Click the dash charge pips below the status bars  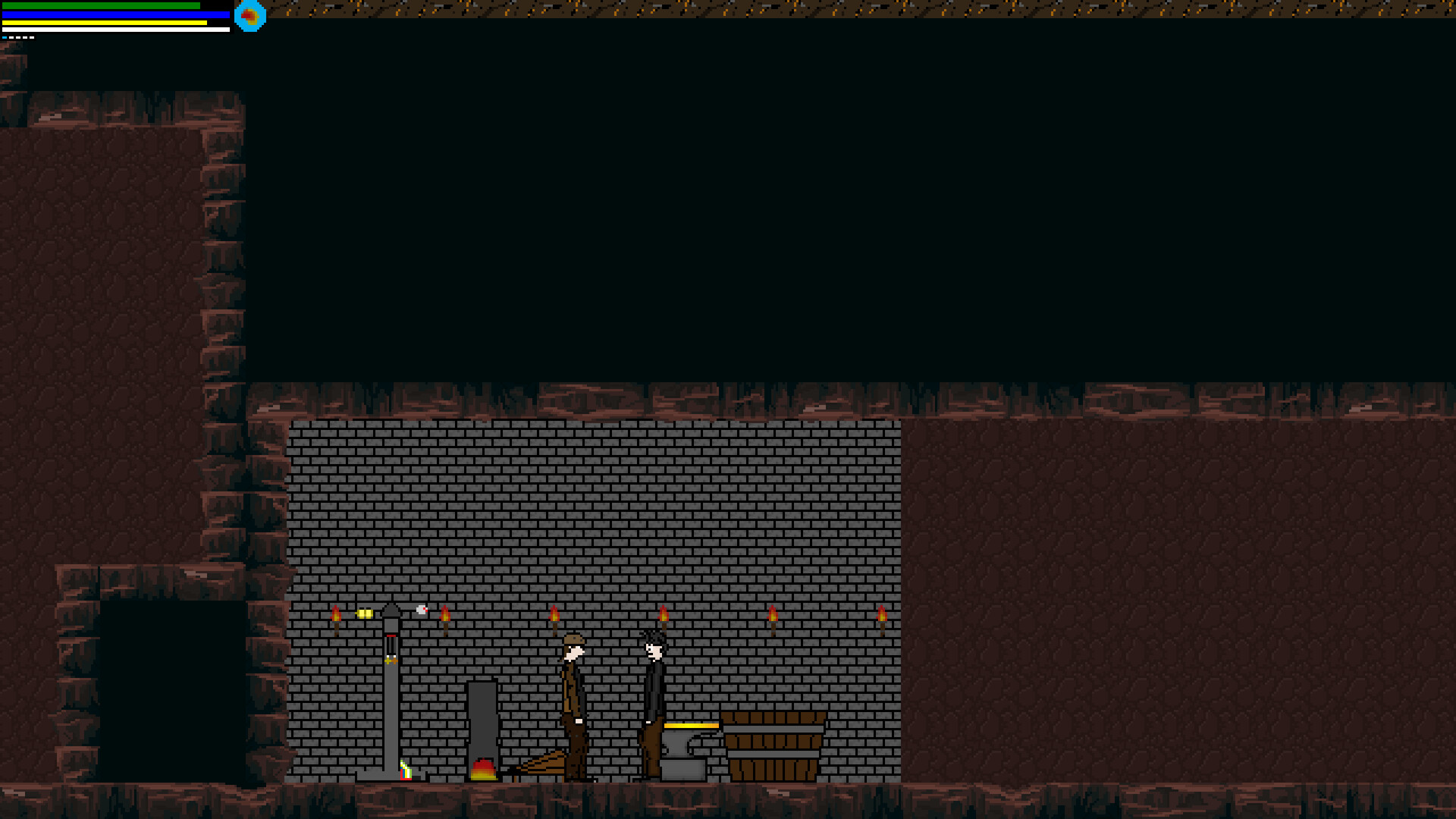tap(19, 37)
